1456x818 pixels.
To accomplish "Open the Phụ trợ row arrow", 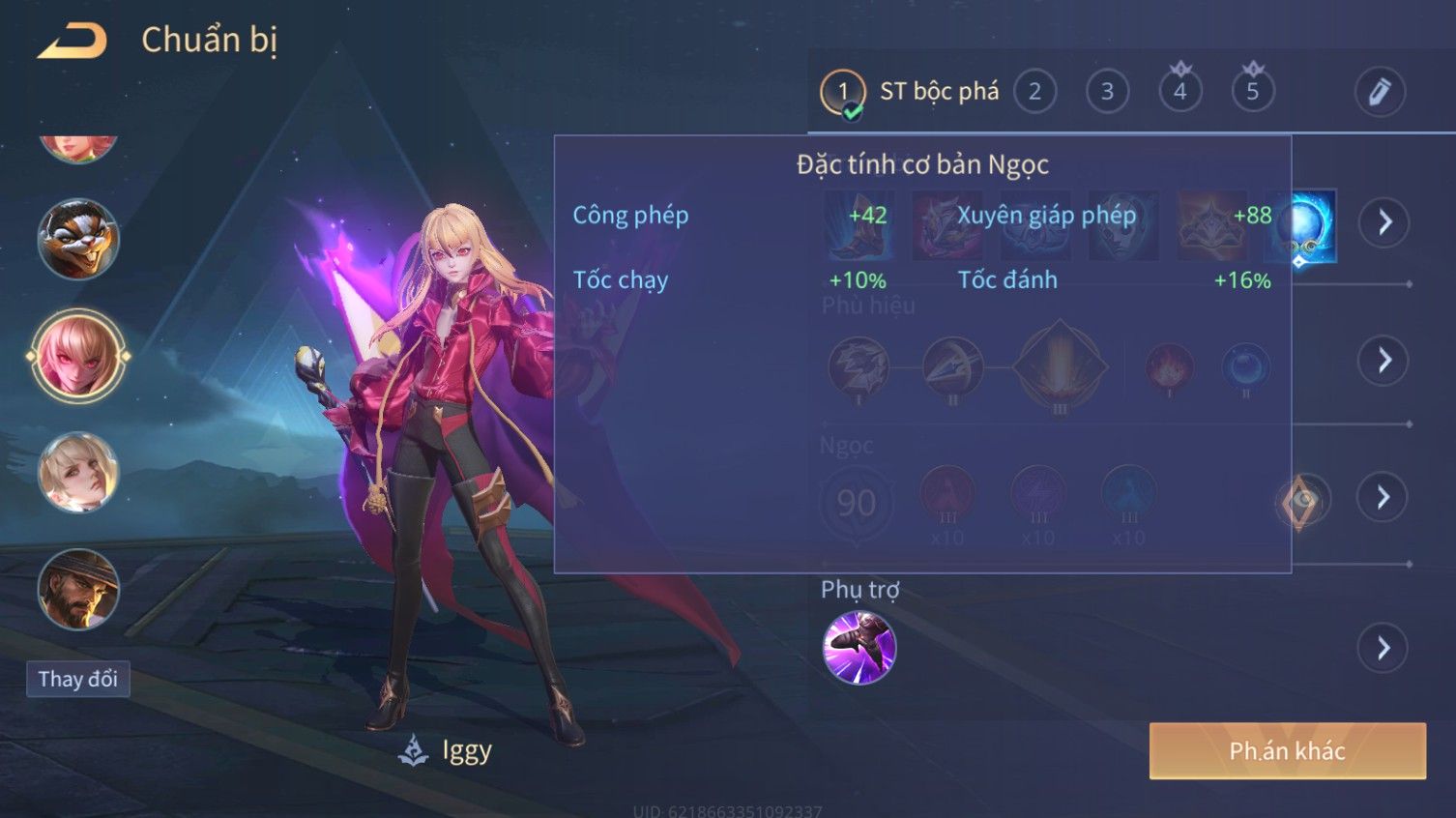I will point(1383,648).
